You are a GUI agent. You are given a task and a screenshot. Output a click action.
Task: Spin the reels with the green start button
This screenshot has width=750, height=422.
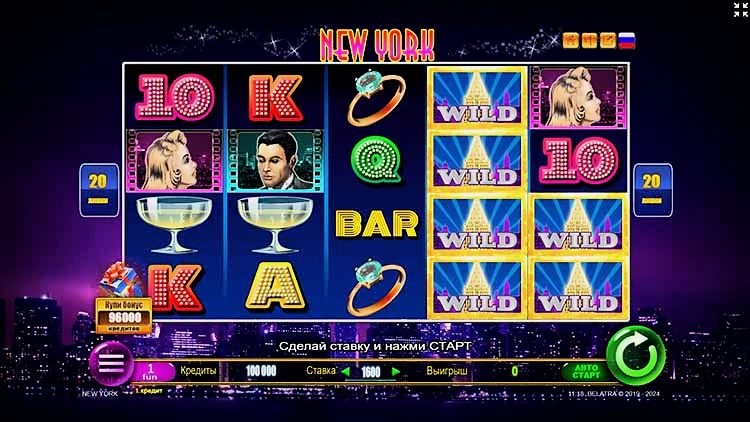point(635,355)
